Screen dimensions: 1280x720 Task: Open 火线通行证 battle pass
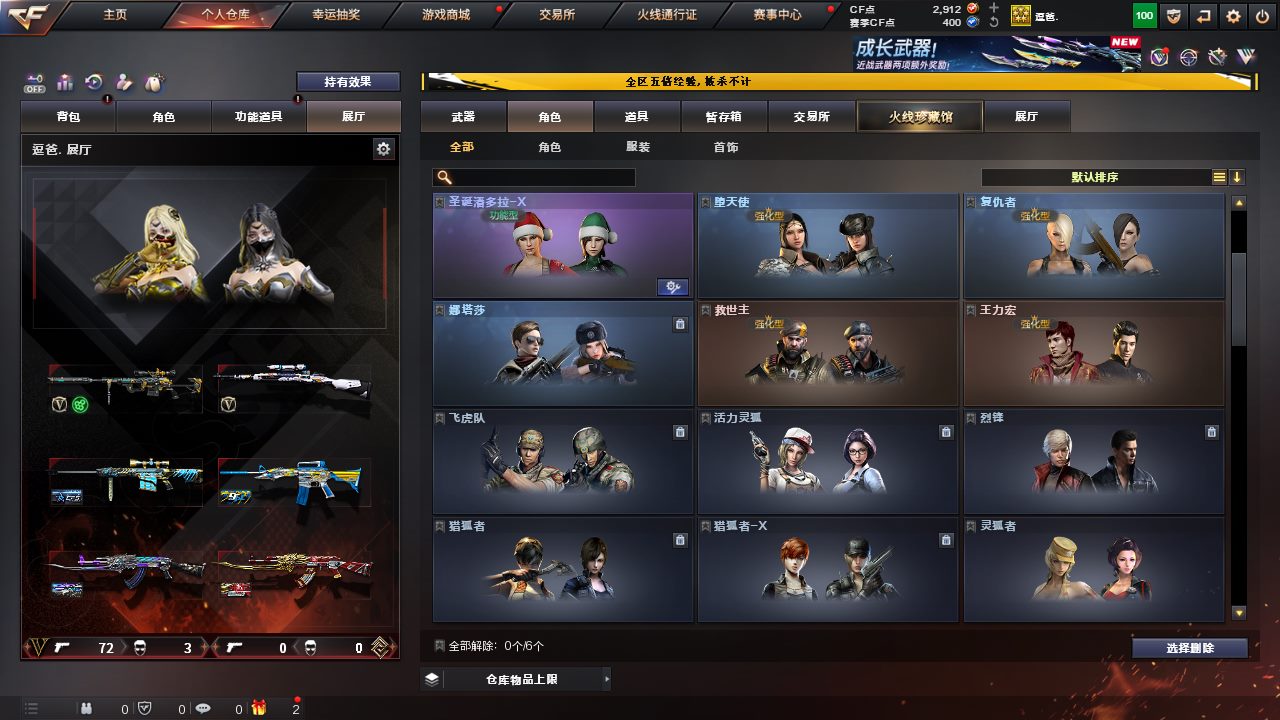click(667, 15)
